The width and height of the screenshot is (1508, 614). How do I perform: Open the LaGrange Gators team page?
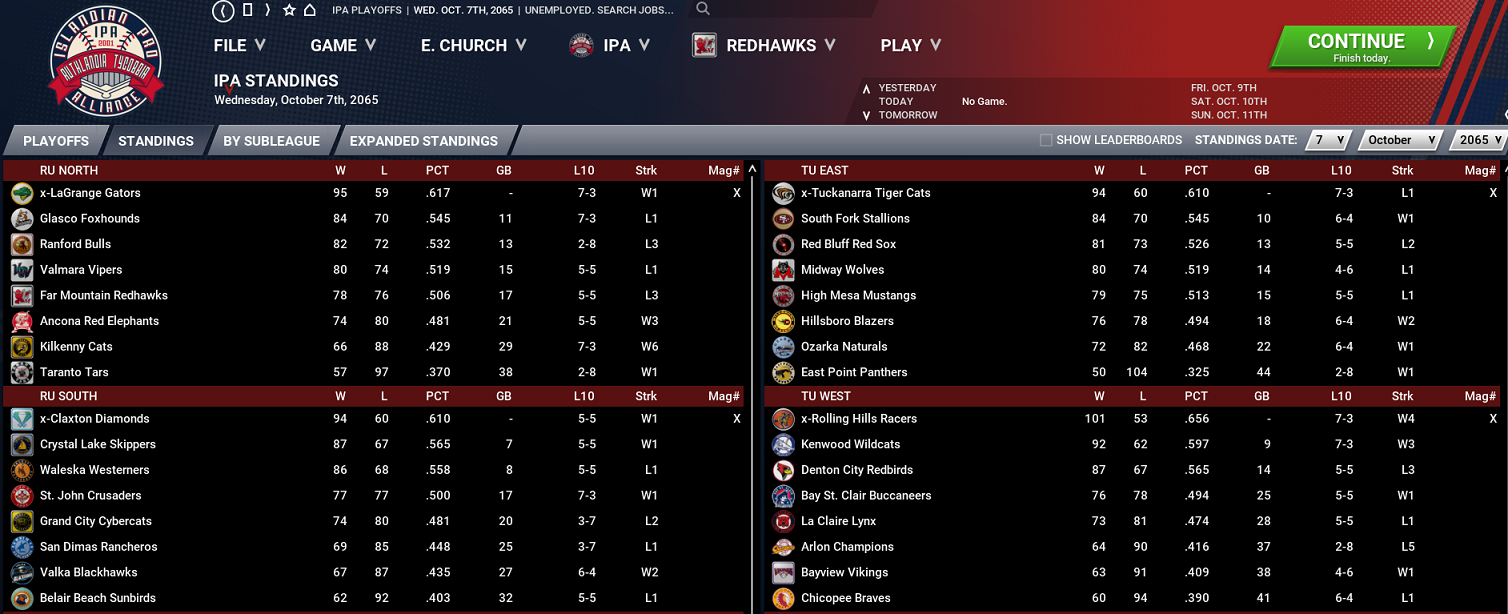click(90, 193)
